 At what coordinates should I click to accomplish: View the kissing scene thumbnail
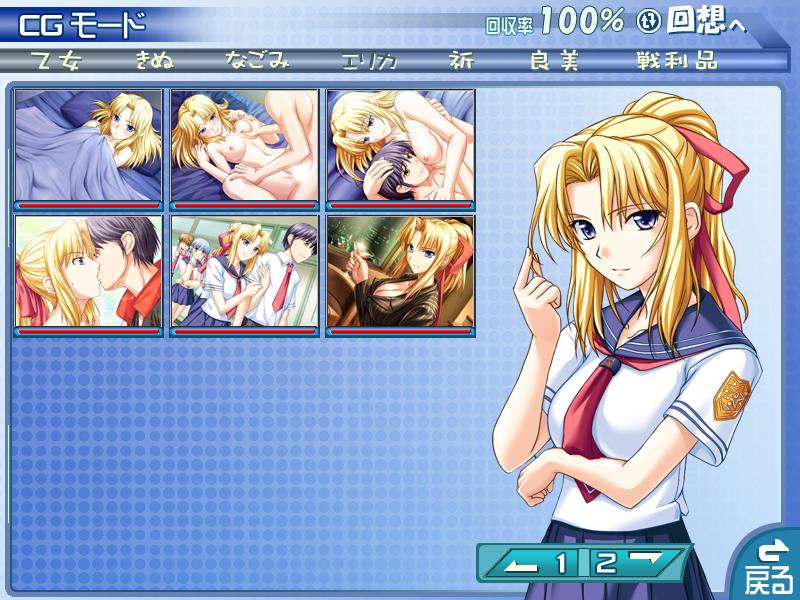click(88, 272)
